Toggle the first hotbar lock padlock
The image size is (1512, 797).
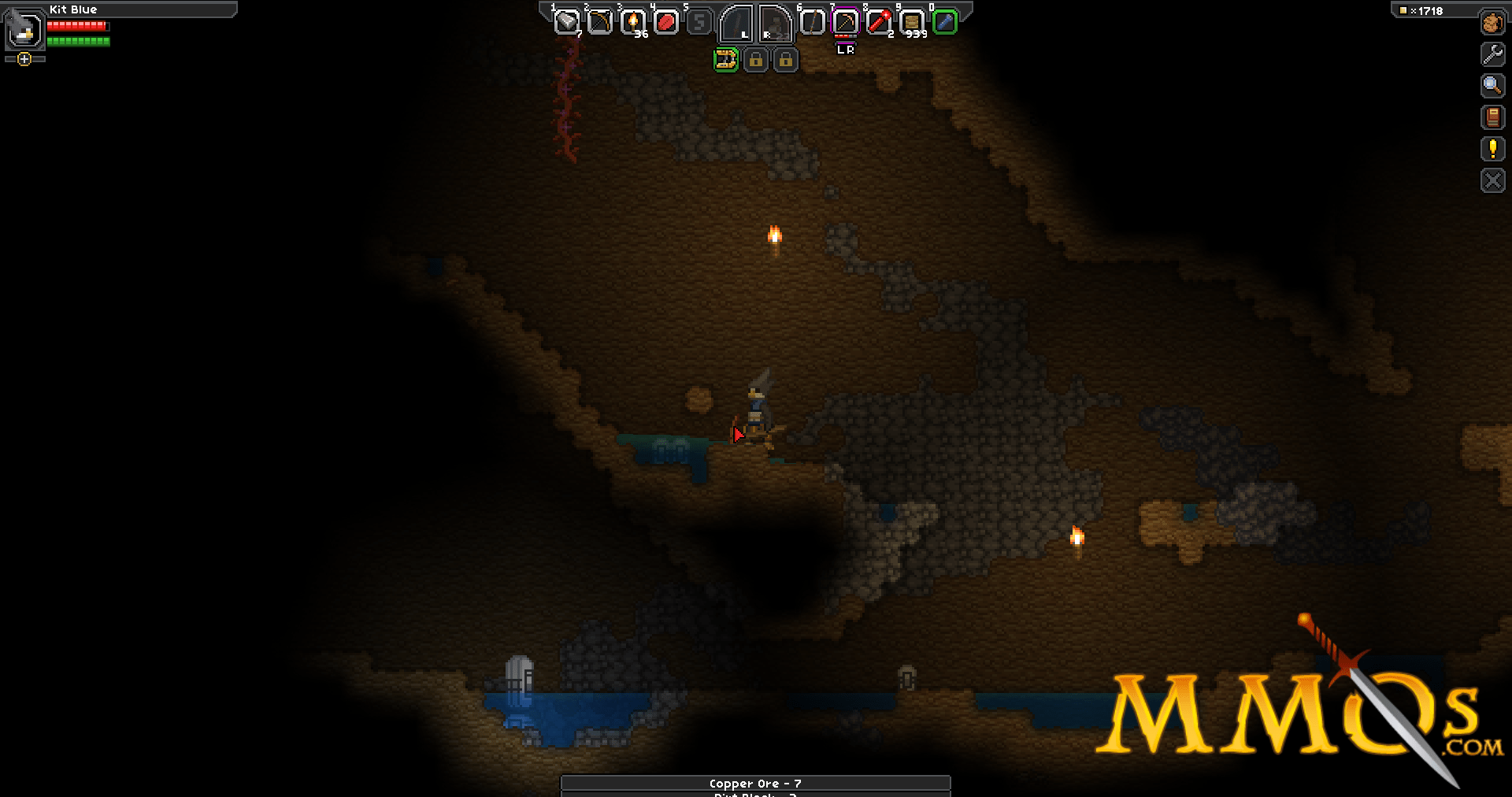coord(755,61)
